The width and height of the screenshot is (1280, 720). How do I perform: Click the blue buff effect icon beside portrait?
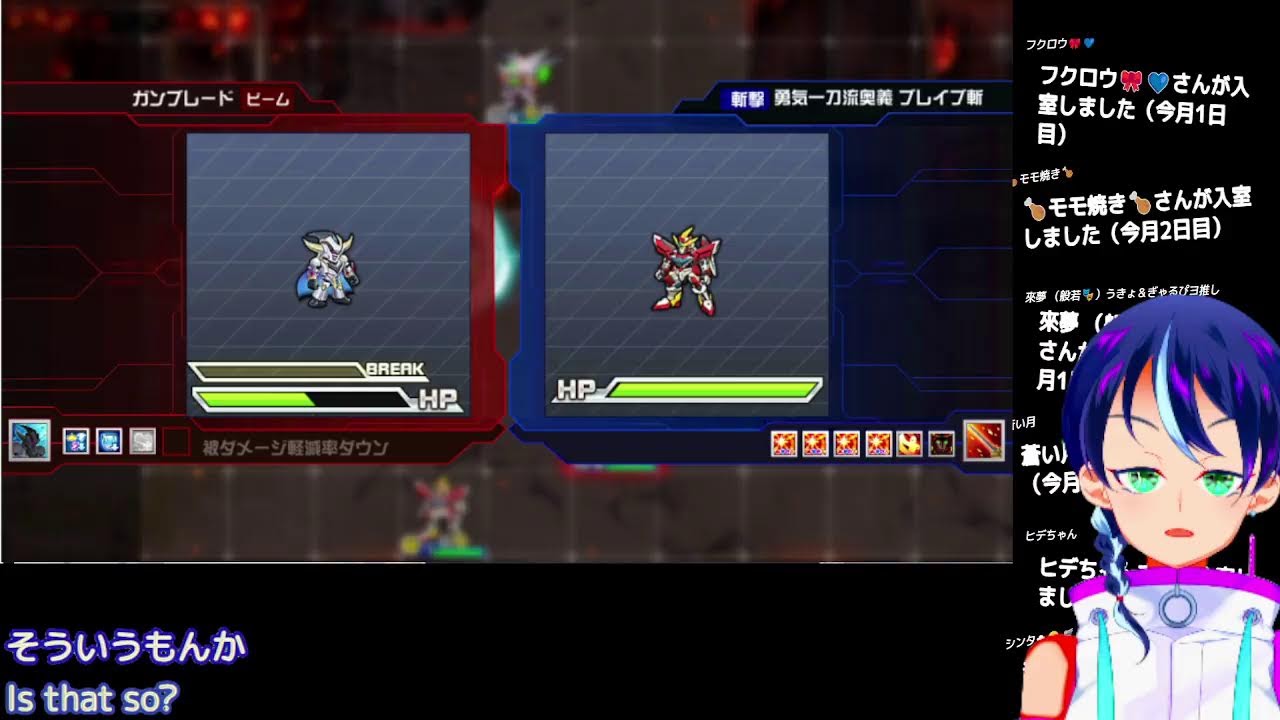click(109, 440)
